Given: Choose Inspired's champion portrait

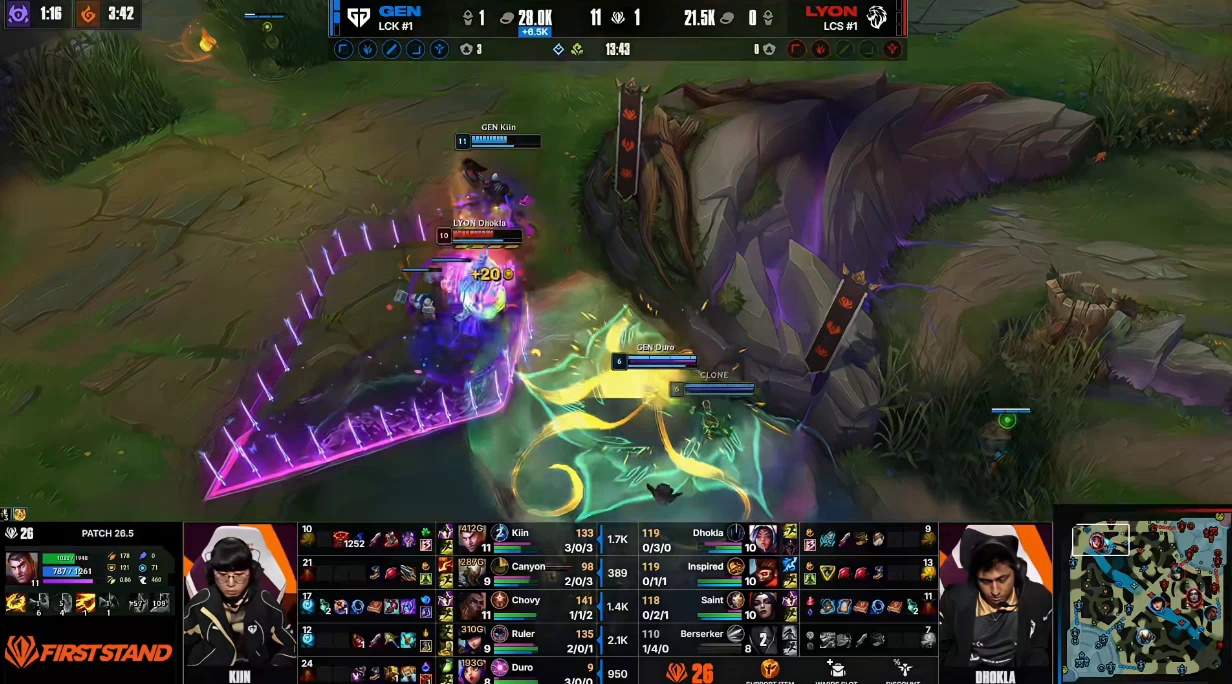Looking at the screenshot, I should [762, 572].
